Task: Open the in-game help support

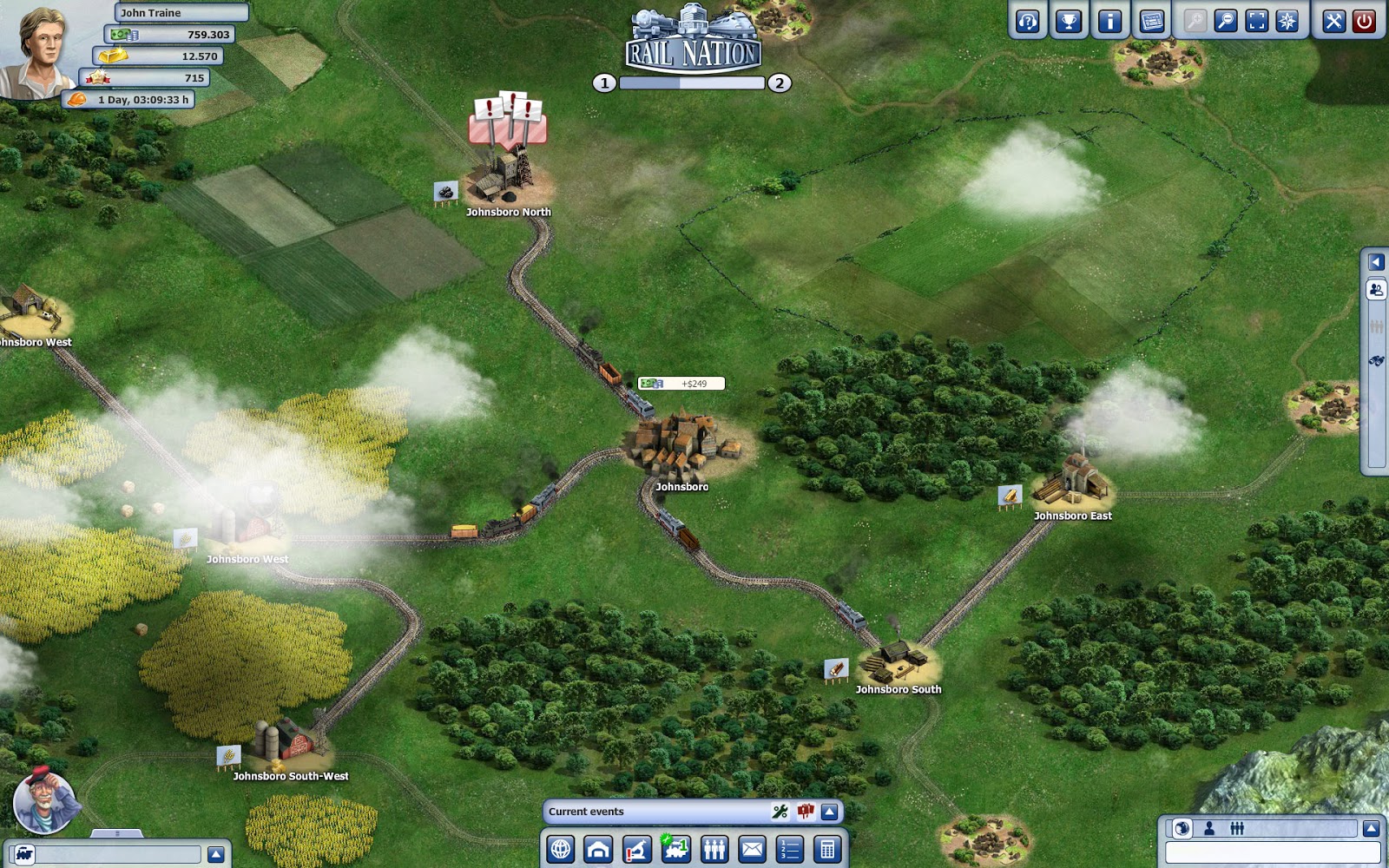Action: tap(1027, 22)
